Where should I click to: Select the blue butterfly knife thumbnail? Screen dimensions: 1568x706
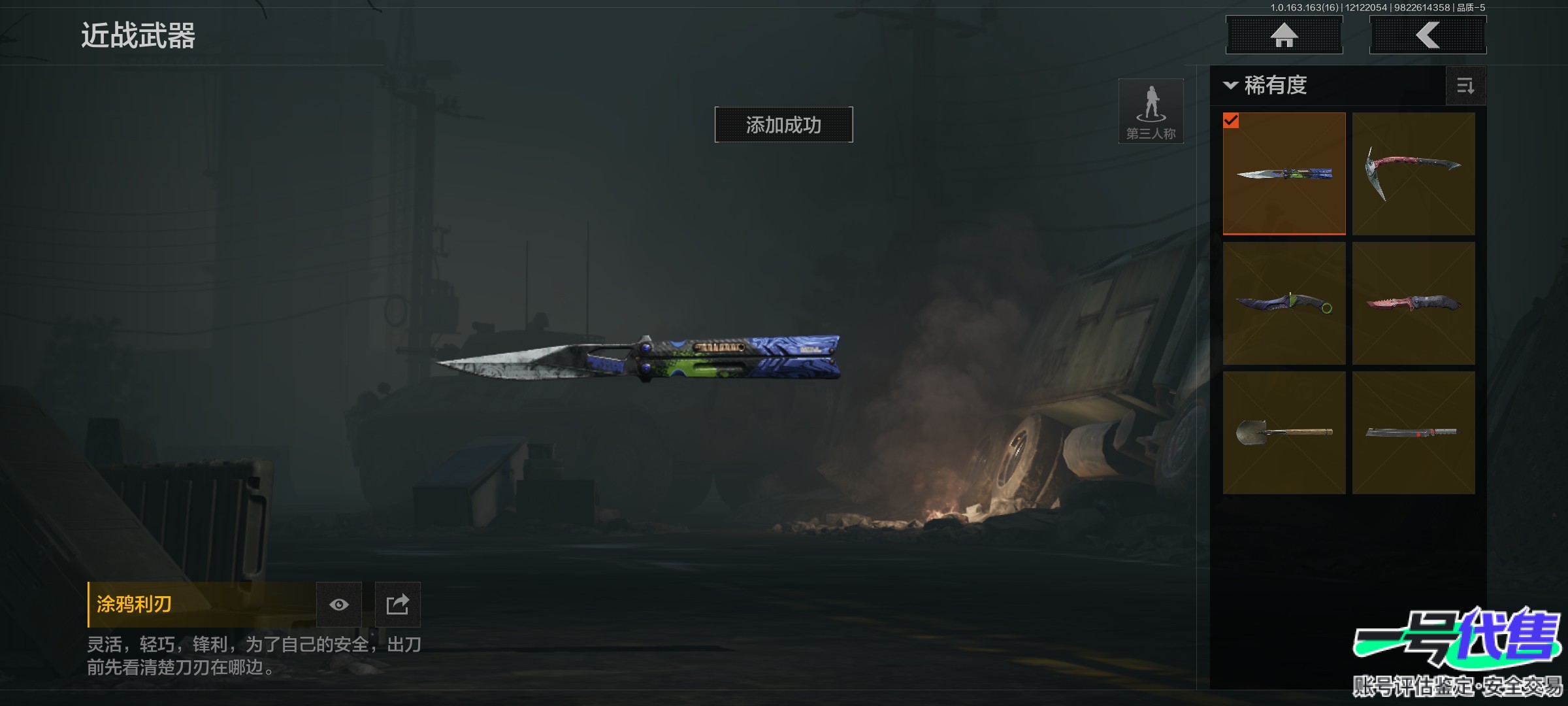pyautogui.click(x=1284, y=173)
